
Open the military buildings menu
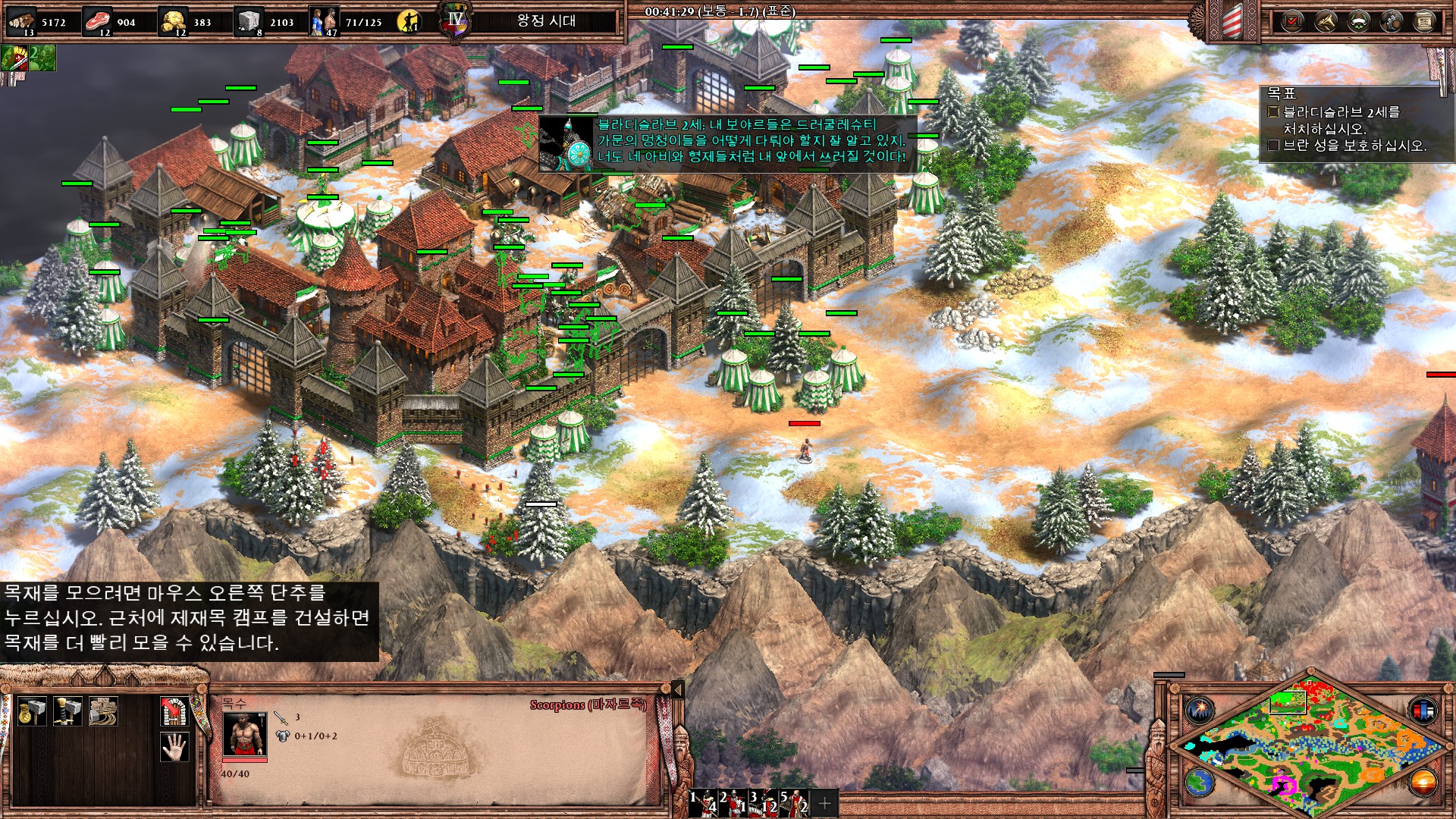(x=67, y=712)
